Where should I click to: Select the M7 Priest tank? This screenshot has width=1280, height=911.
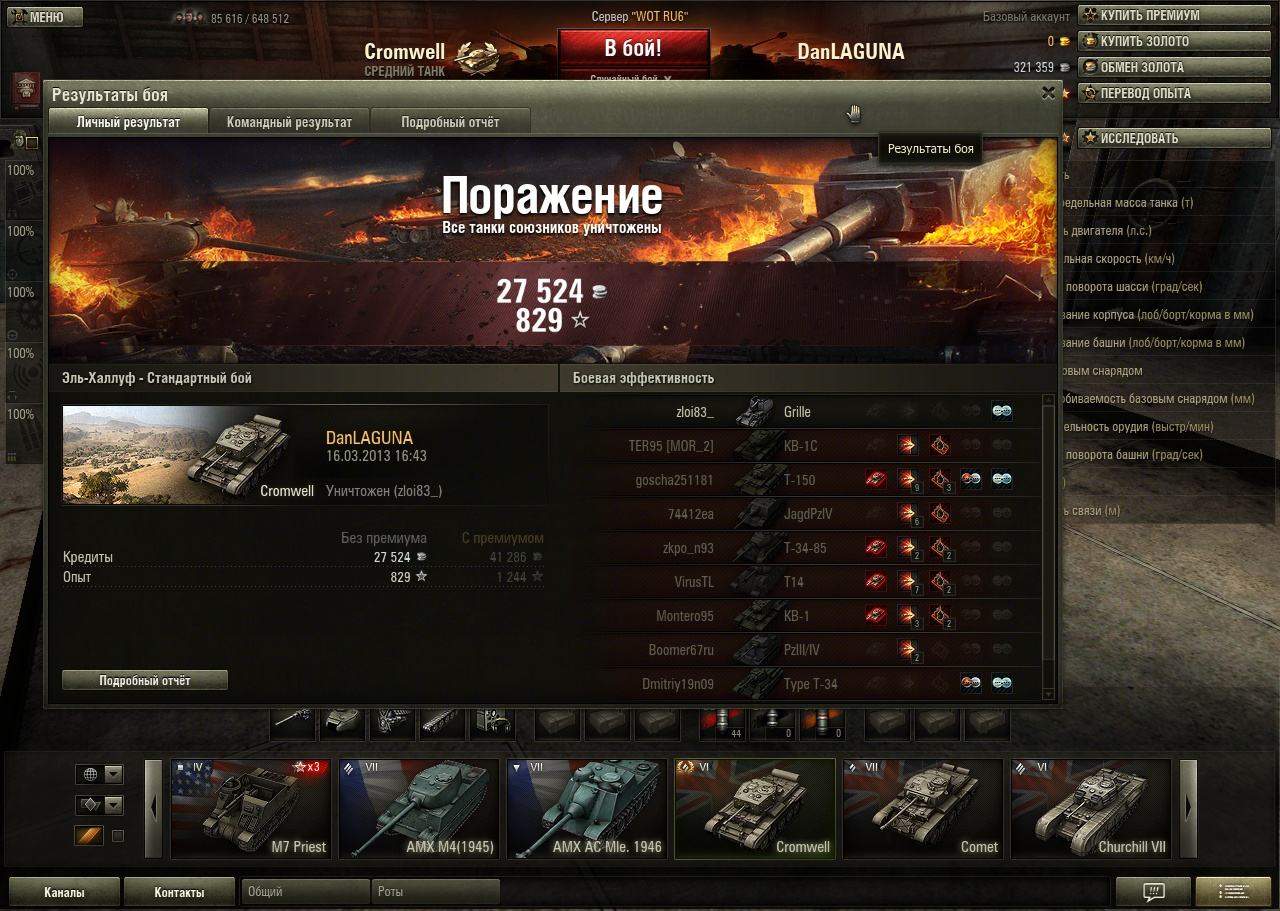point(249,808)
